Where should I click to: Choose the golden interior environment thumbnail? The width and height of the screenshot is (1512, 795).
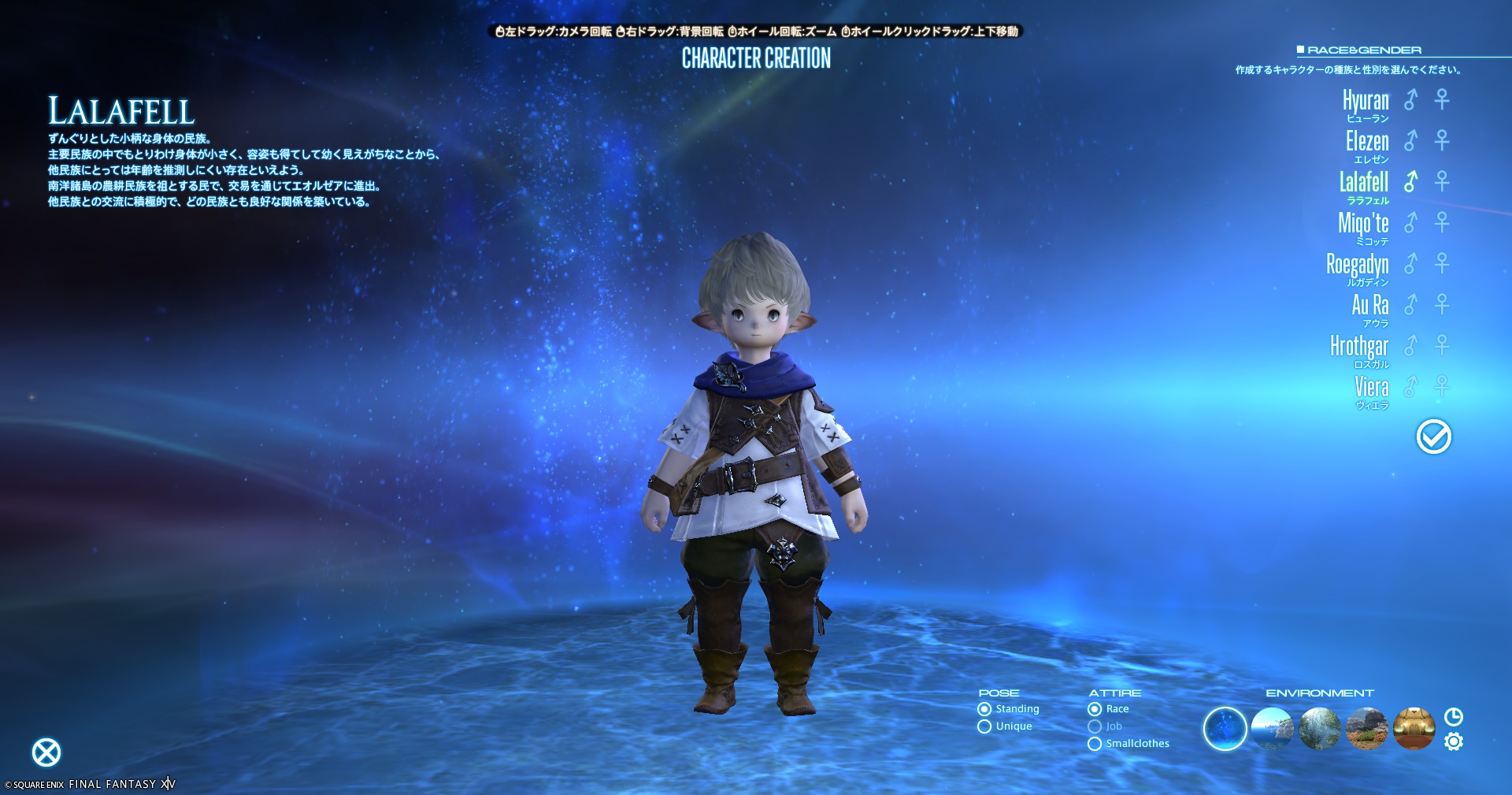(x=1414, y=729)
